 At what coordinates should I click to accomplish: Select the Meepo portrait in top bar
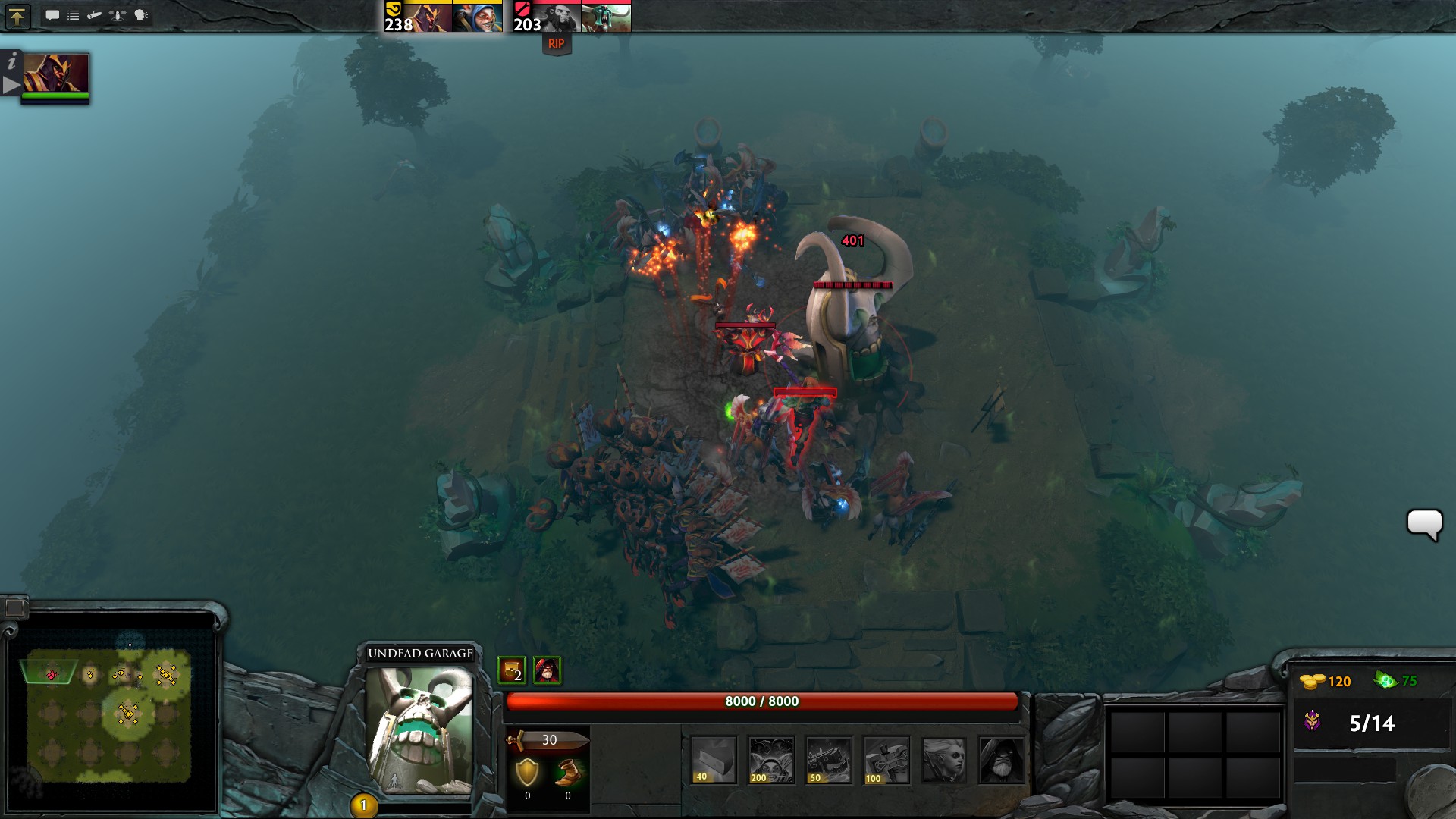[478, 17]
